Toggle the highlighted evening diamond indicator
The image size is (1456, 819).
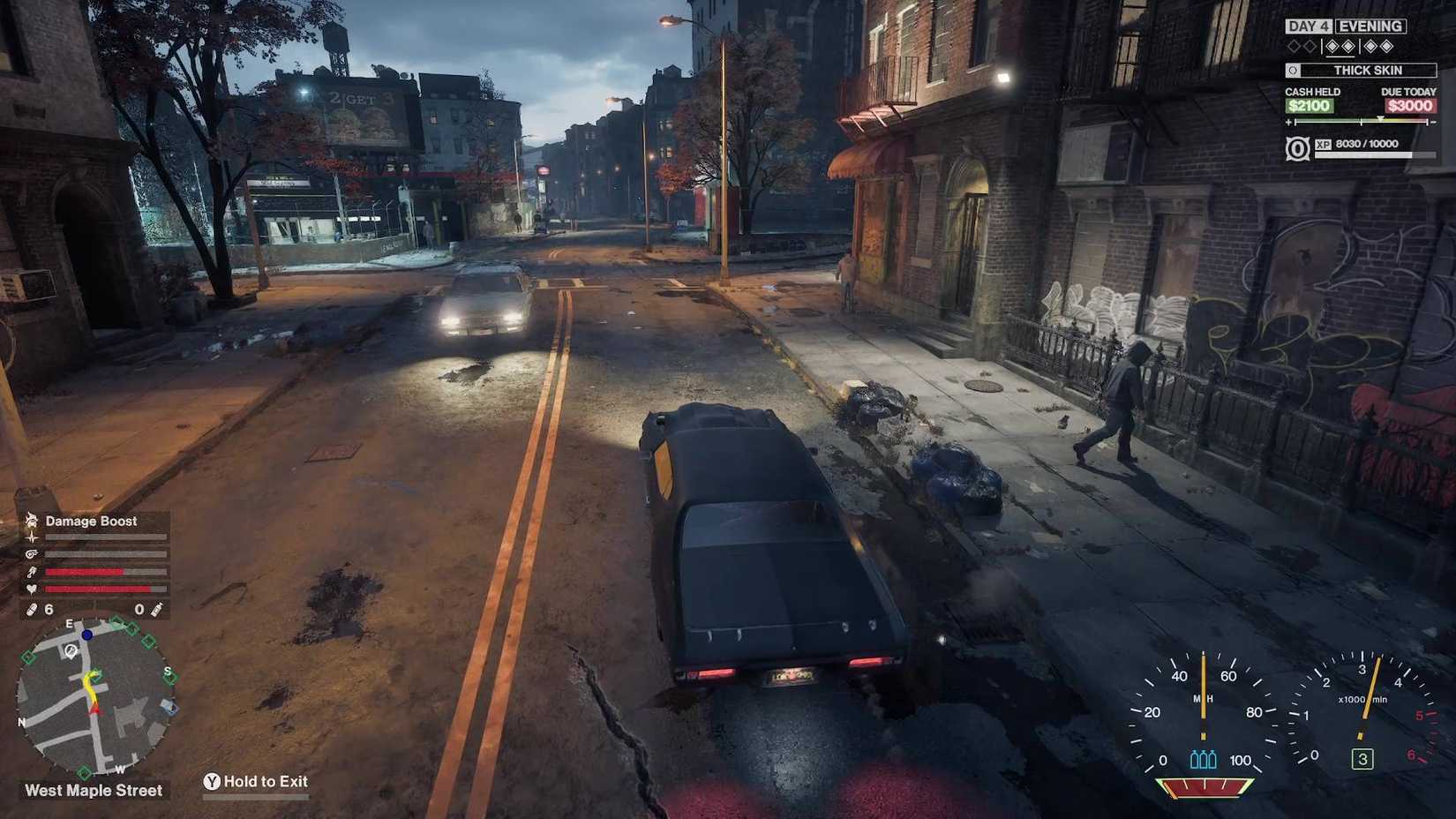coord(1340,46)
